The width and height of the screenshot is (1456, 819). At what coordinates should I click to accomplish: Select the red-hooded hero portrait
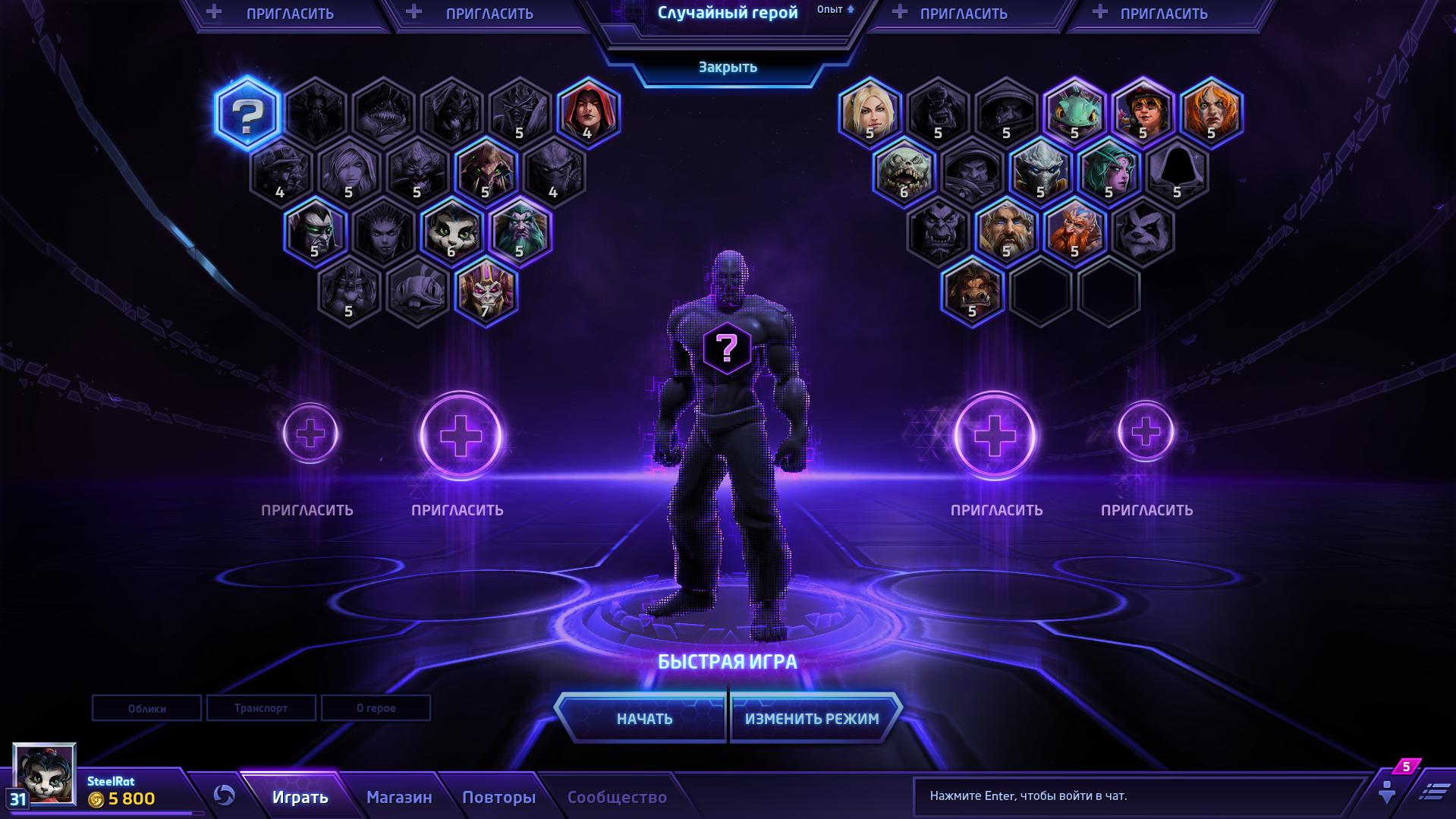coord(588,112)
